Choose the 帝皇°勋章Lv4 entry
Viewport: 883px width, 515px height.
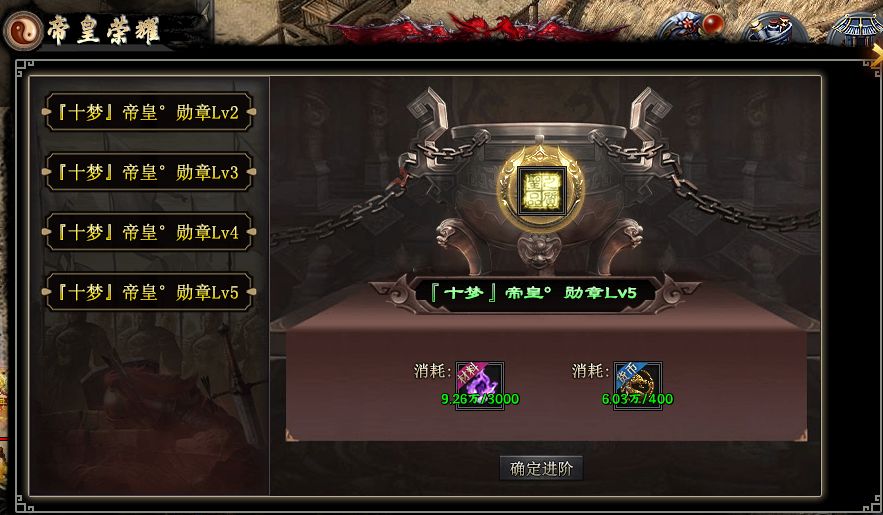(x=149, y=233)
